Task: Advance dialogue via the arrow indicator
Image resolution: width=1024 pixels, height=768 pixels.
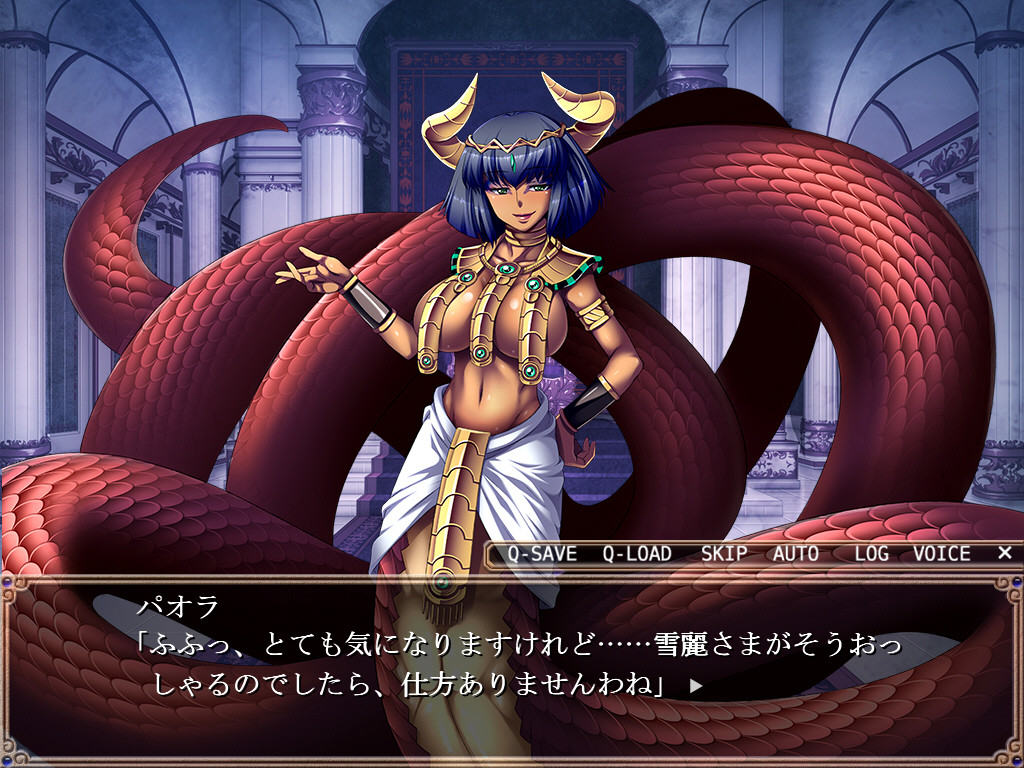Action: (x=697, y=687)
